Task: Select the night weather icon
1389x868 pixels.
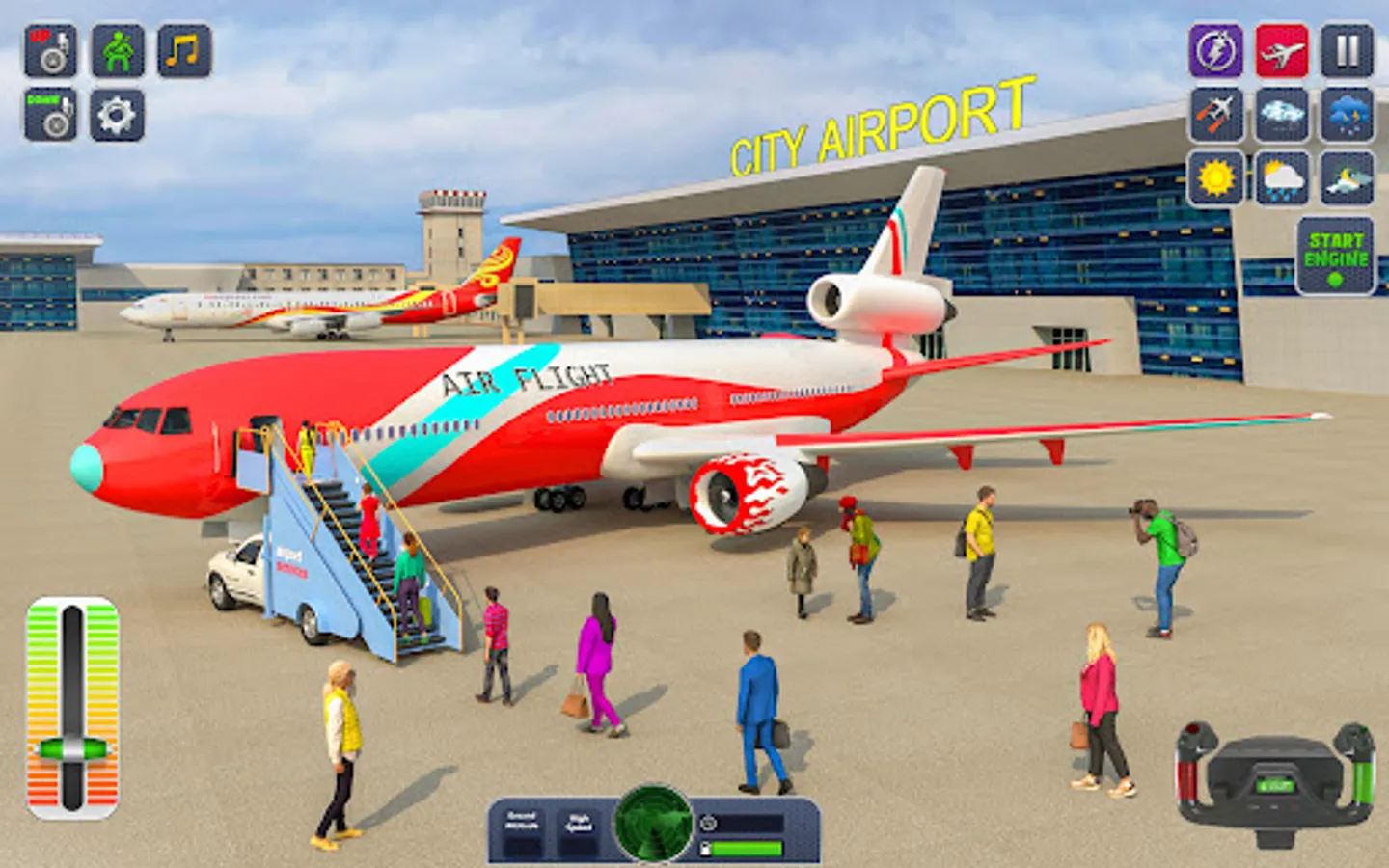Action: 1345,181
